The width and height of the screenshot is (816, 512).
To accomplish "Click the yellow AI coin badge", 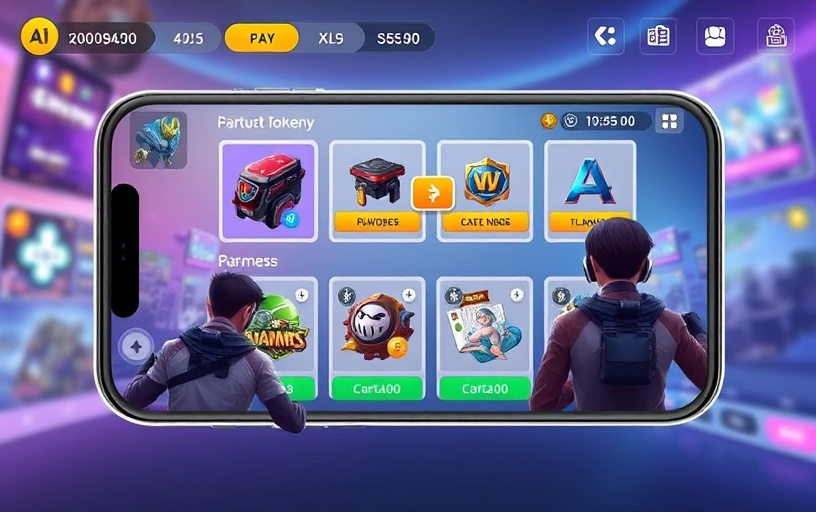I will tap(39, 37).
